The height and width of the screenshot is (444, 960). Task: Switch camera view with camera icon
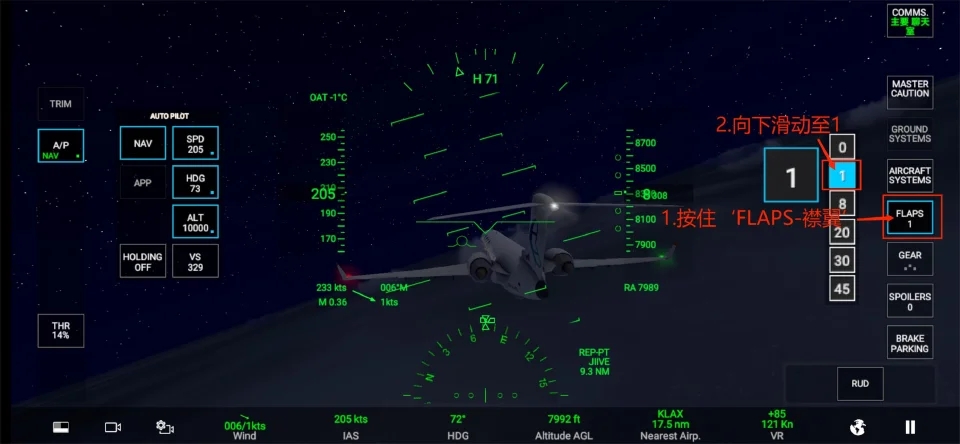pos(113,427)
